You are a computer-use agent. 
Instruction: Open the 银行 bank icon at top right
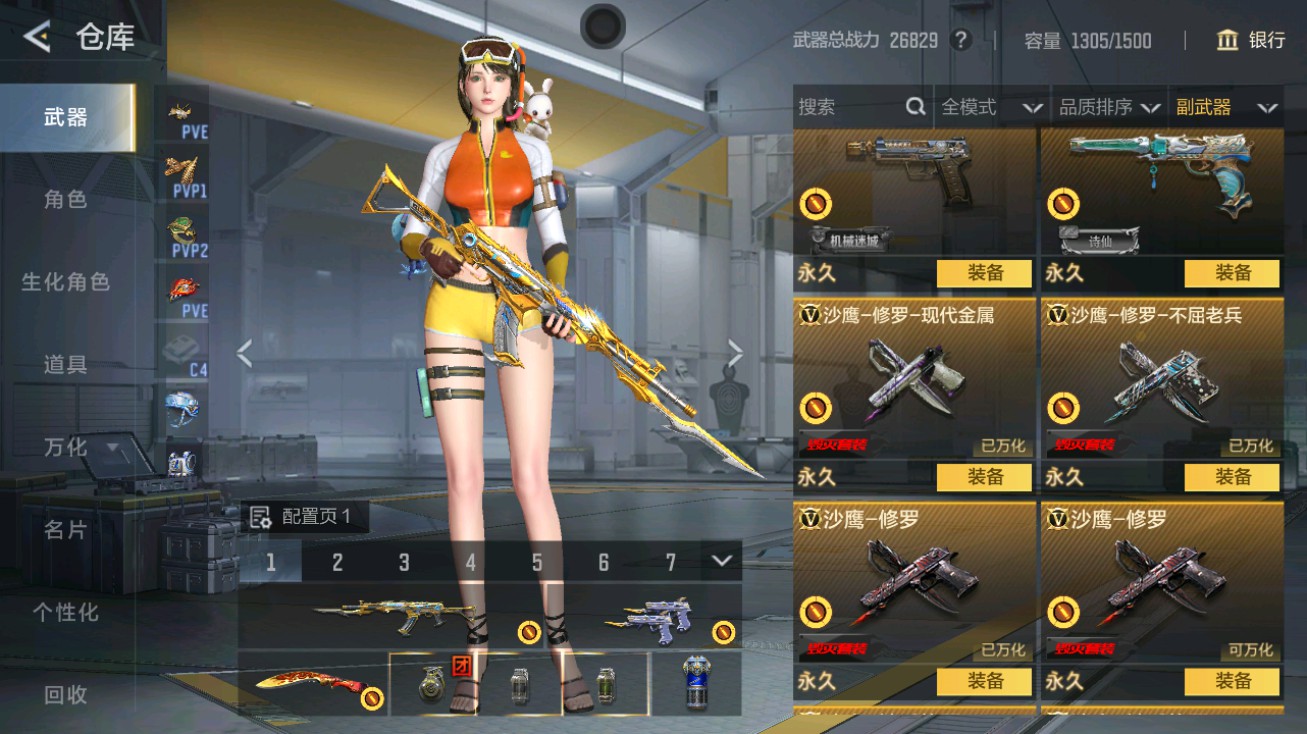[1225, 42]
